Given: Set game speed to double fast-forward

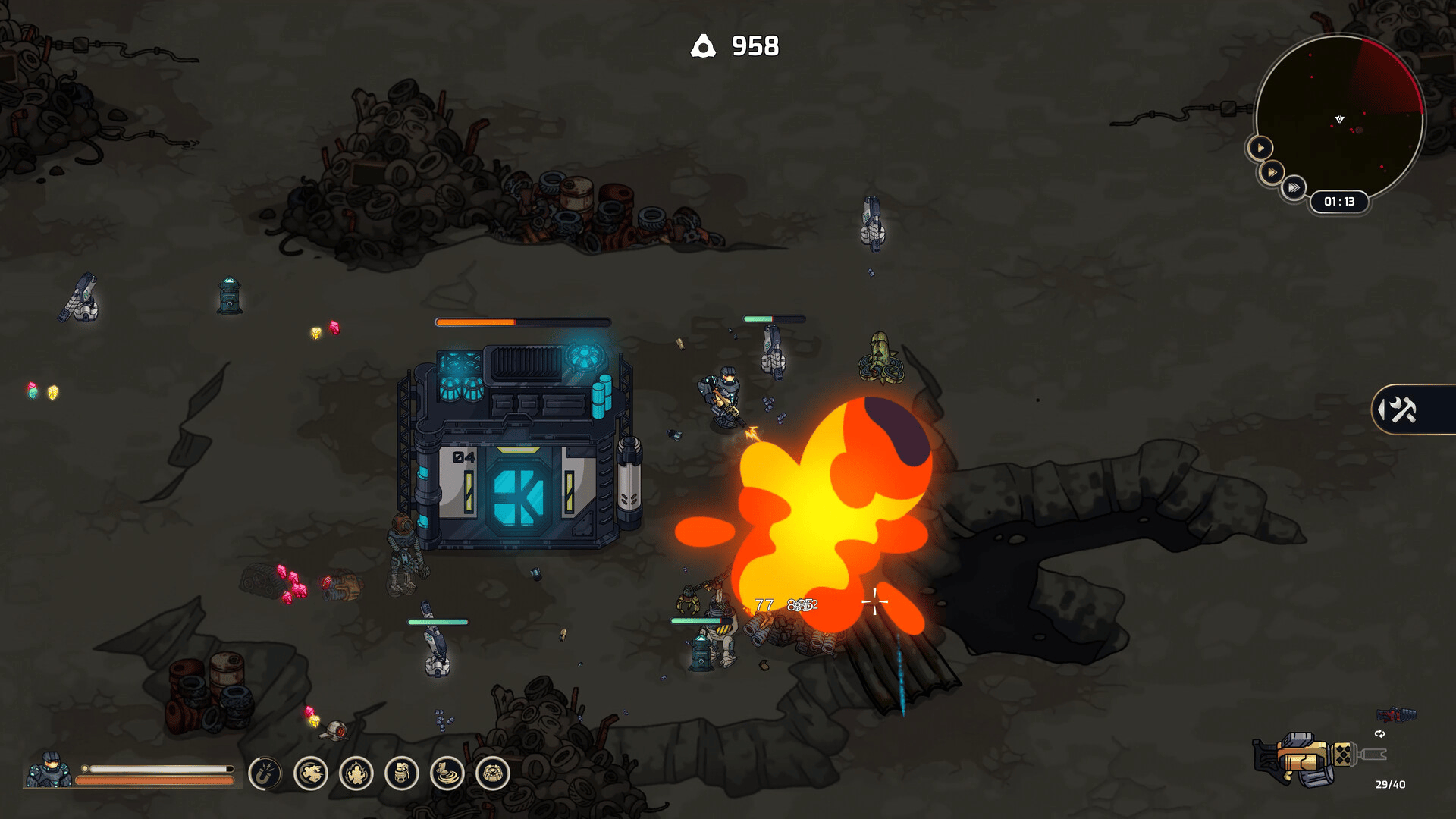Looking at the screenshot, I should (x=1272, y=173).
